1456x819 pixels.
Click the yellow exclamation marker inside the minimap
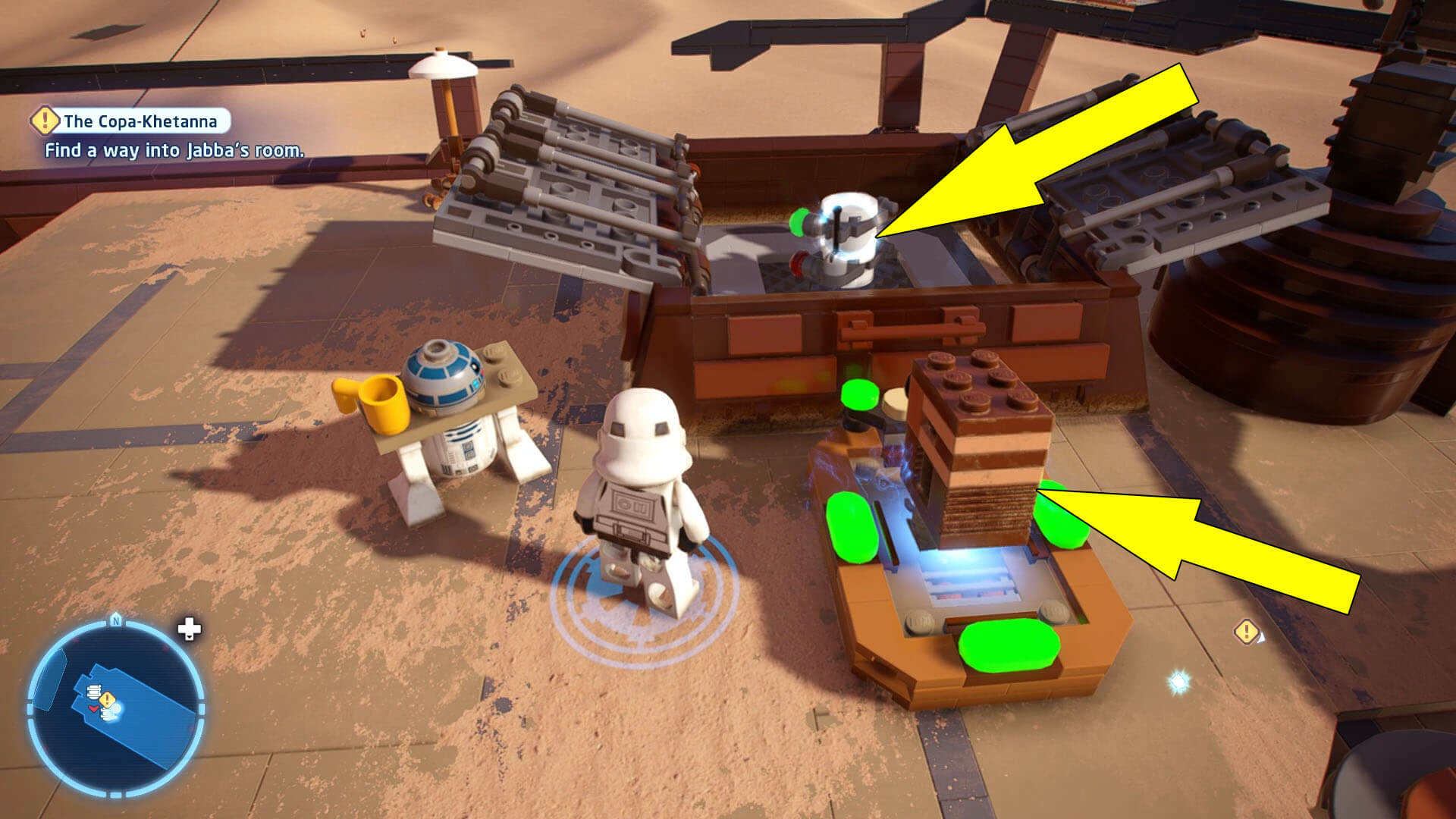click(x=108, y=698)
